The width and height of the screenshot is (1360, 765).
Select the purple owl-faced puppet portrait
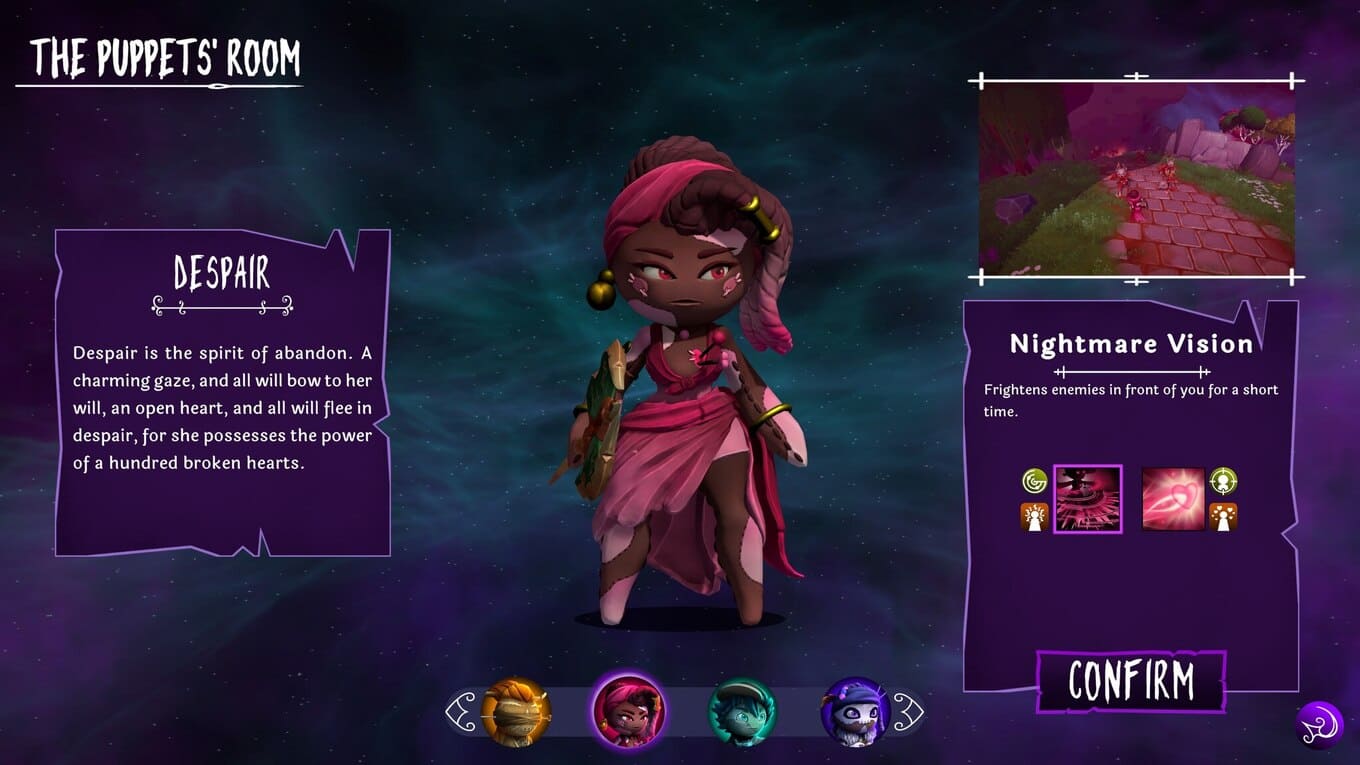855,712
